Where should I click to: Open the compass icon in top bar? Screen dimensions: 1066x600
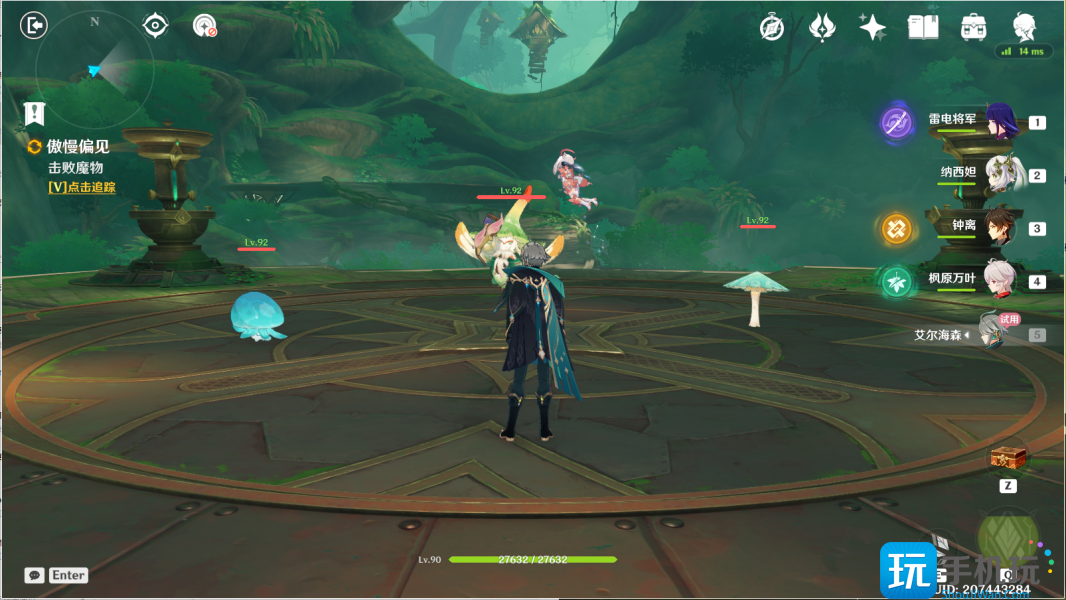coord(772,27)
